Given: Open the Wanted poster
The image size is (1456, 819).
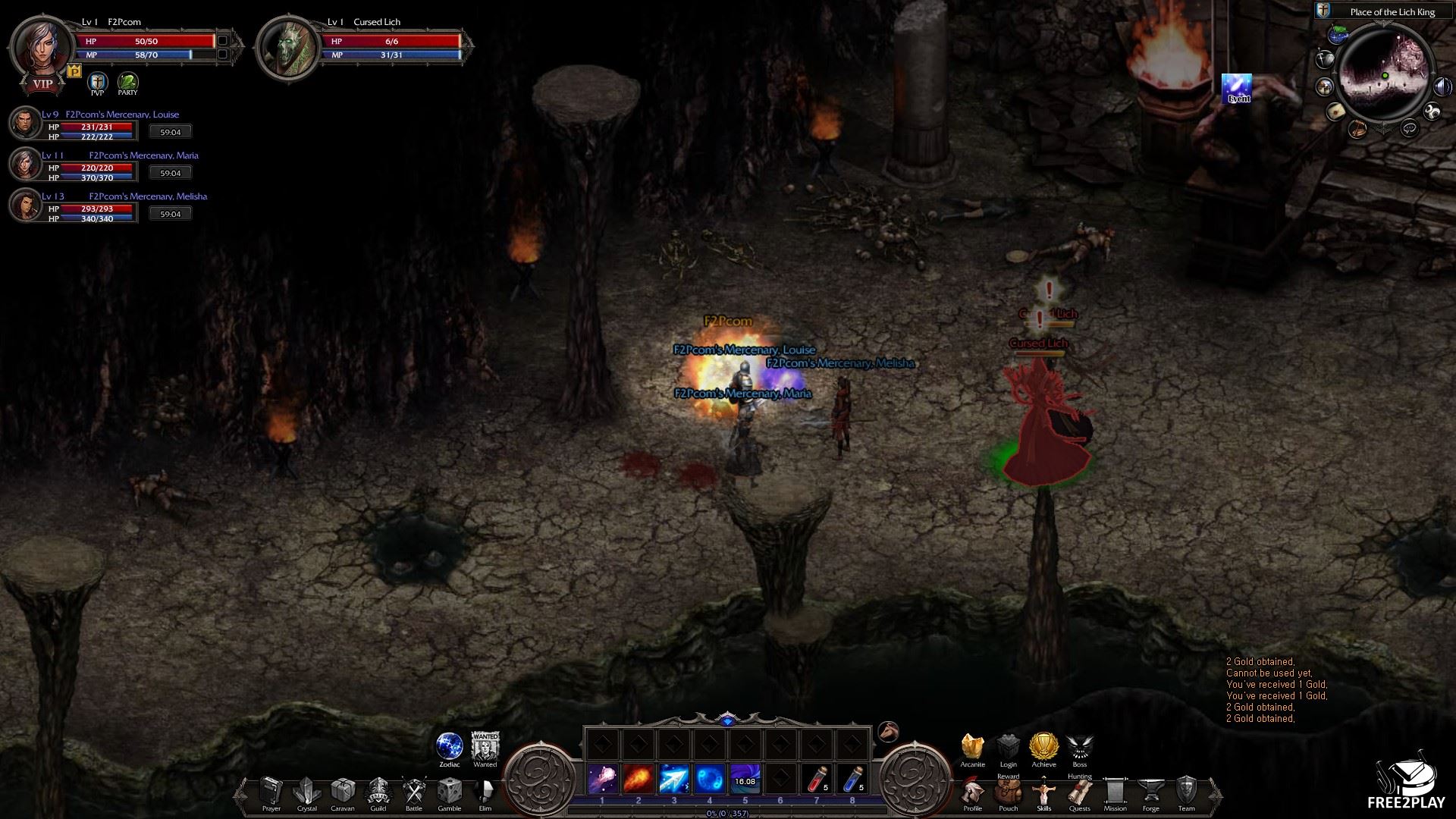Looking at the screenshot, I should tap(485, 747).
